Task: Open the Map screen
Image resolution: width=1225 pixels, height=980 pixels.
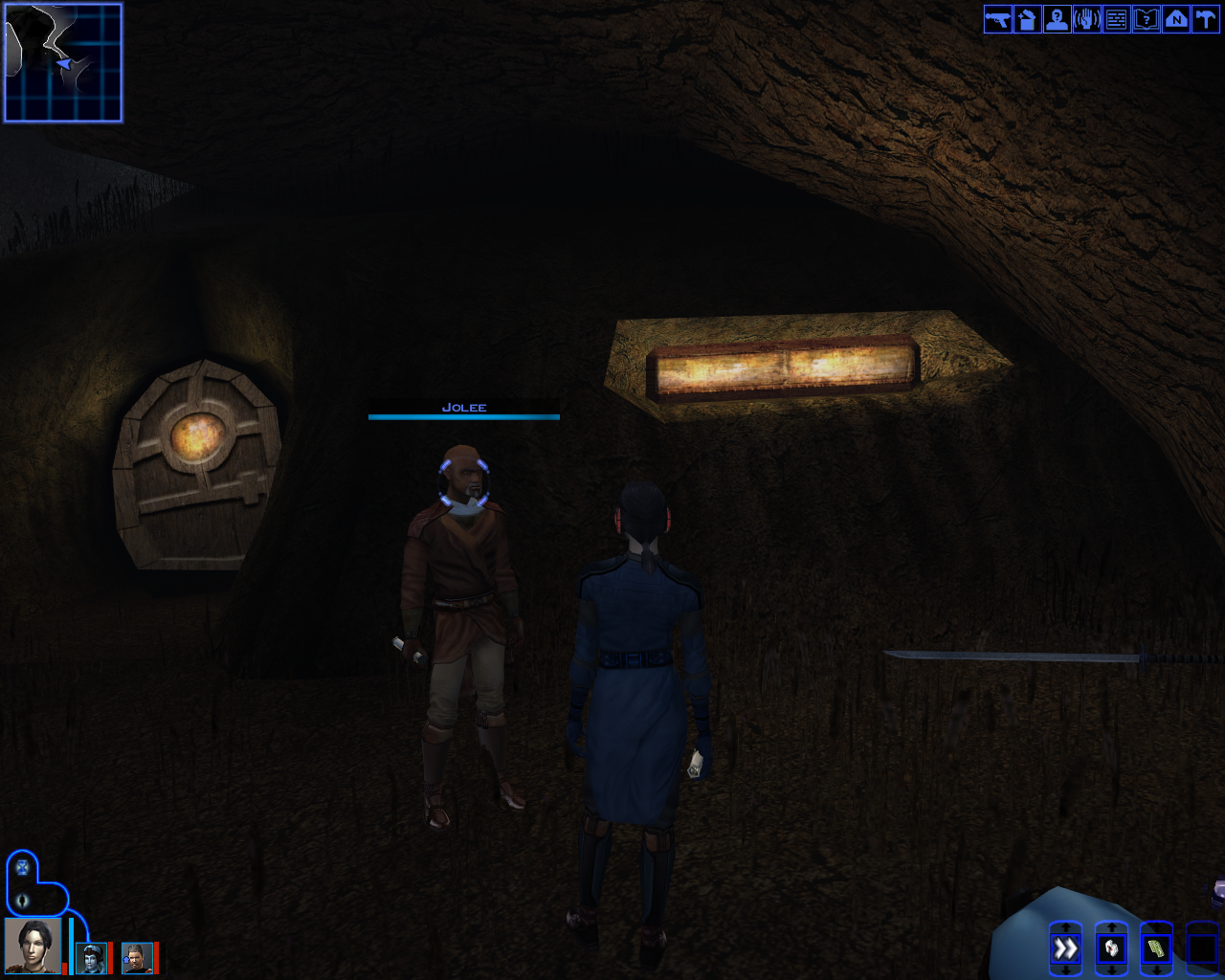Action: point(1175,19)
